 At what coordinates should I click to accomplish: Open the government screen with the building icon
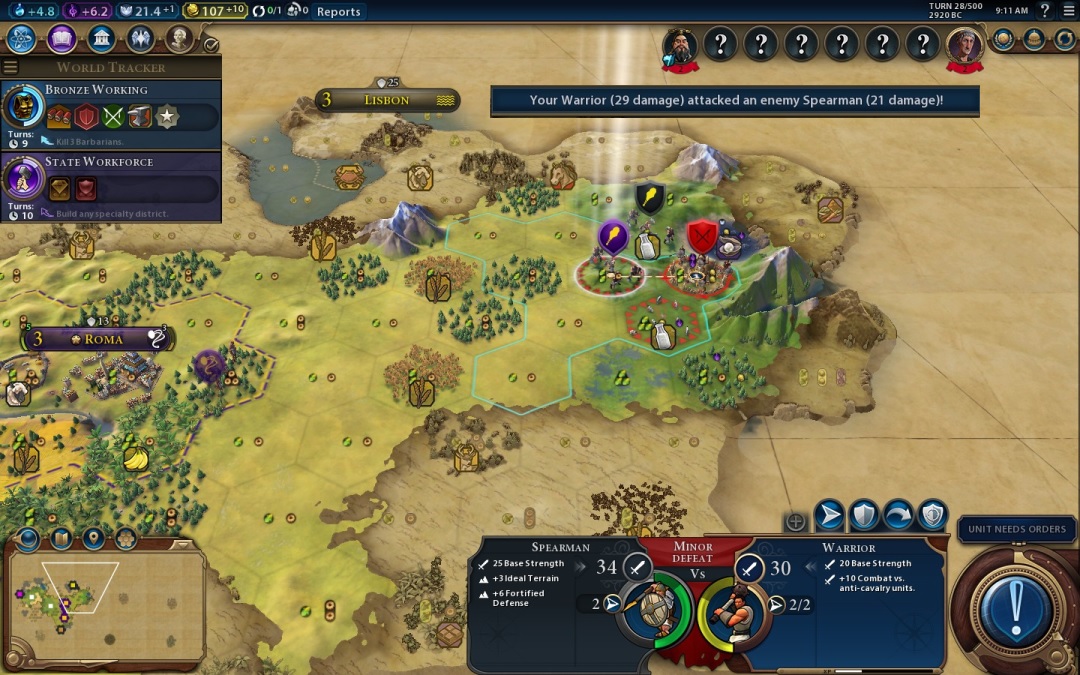pyautogui.click(x=100, y=39)
